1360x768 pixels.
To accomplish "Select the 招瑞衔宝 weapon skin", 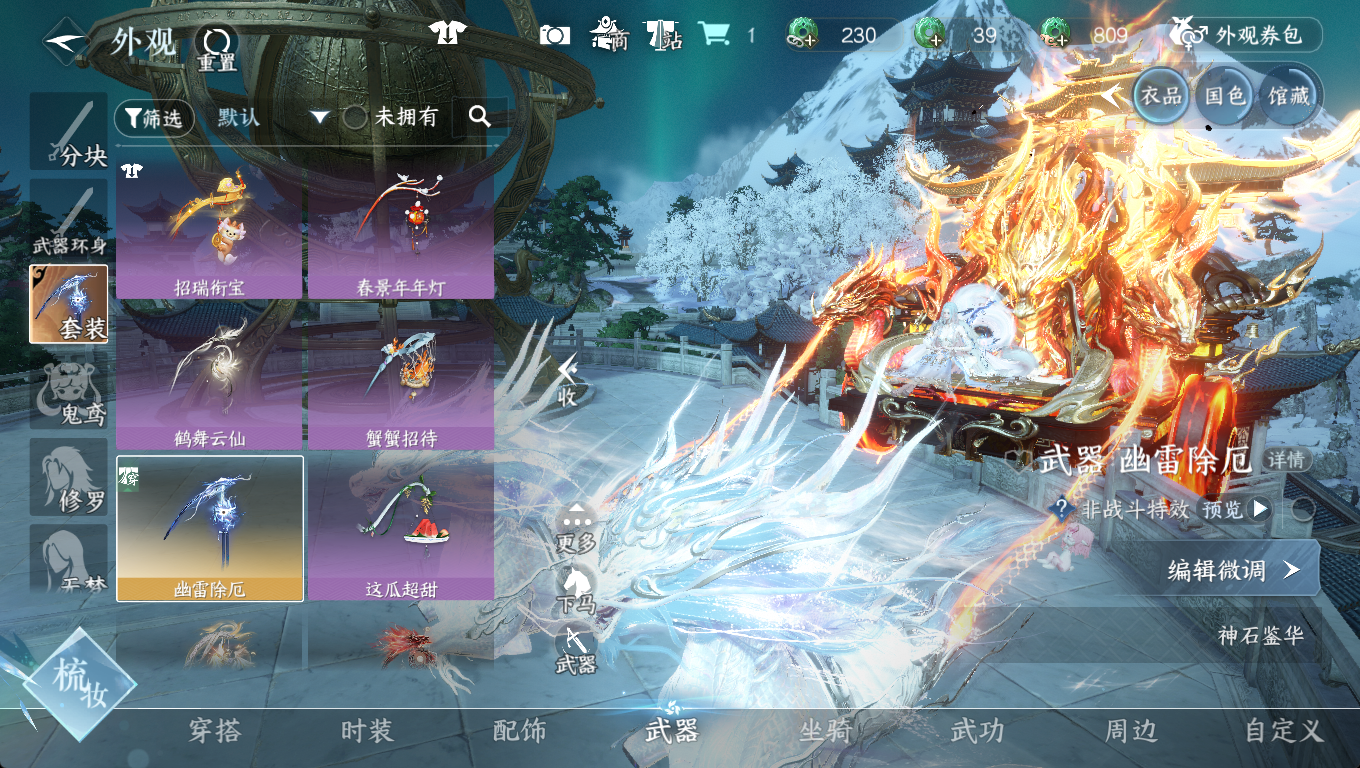I will [209, 229].
